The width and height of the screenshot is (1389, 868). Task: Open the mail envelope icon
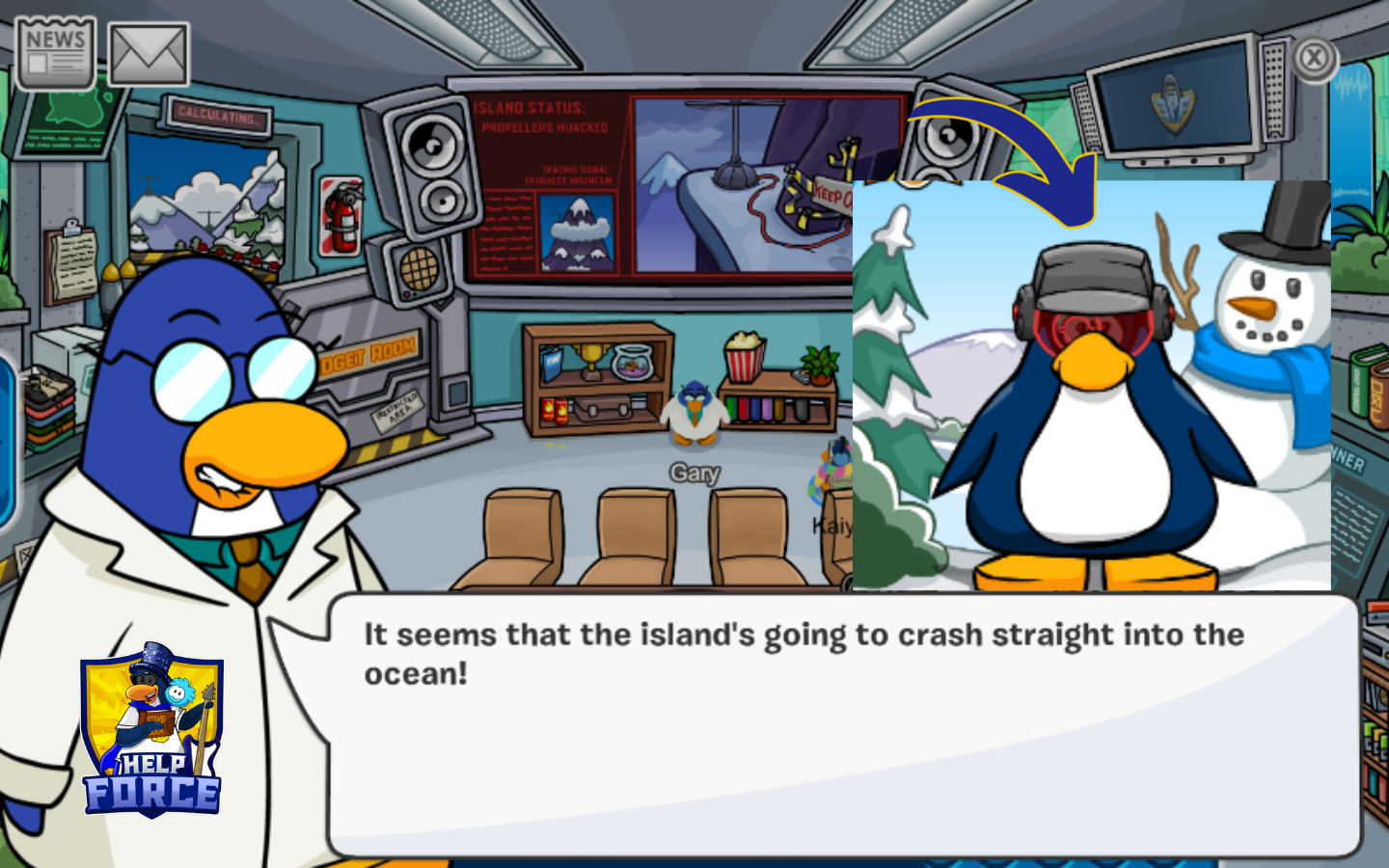149,54
